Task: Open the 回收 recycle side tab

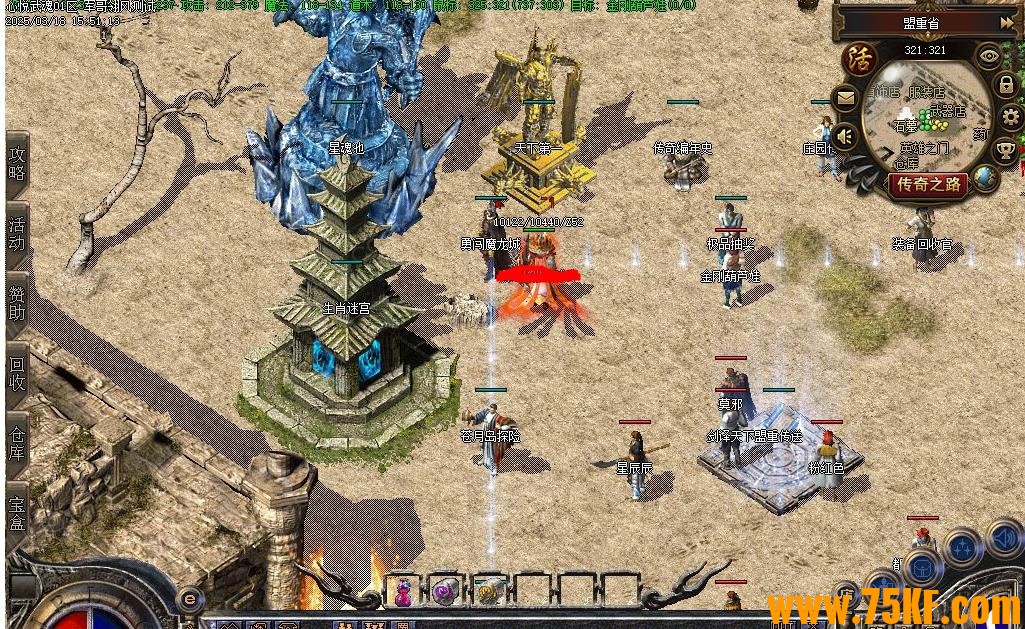Action: coord(17,372)
